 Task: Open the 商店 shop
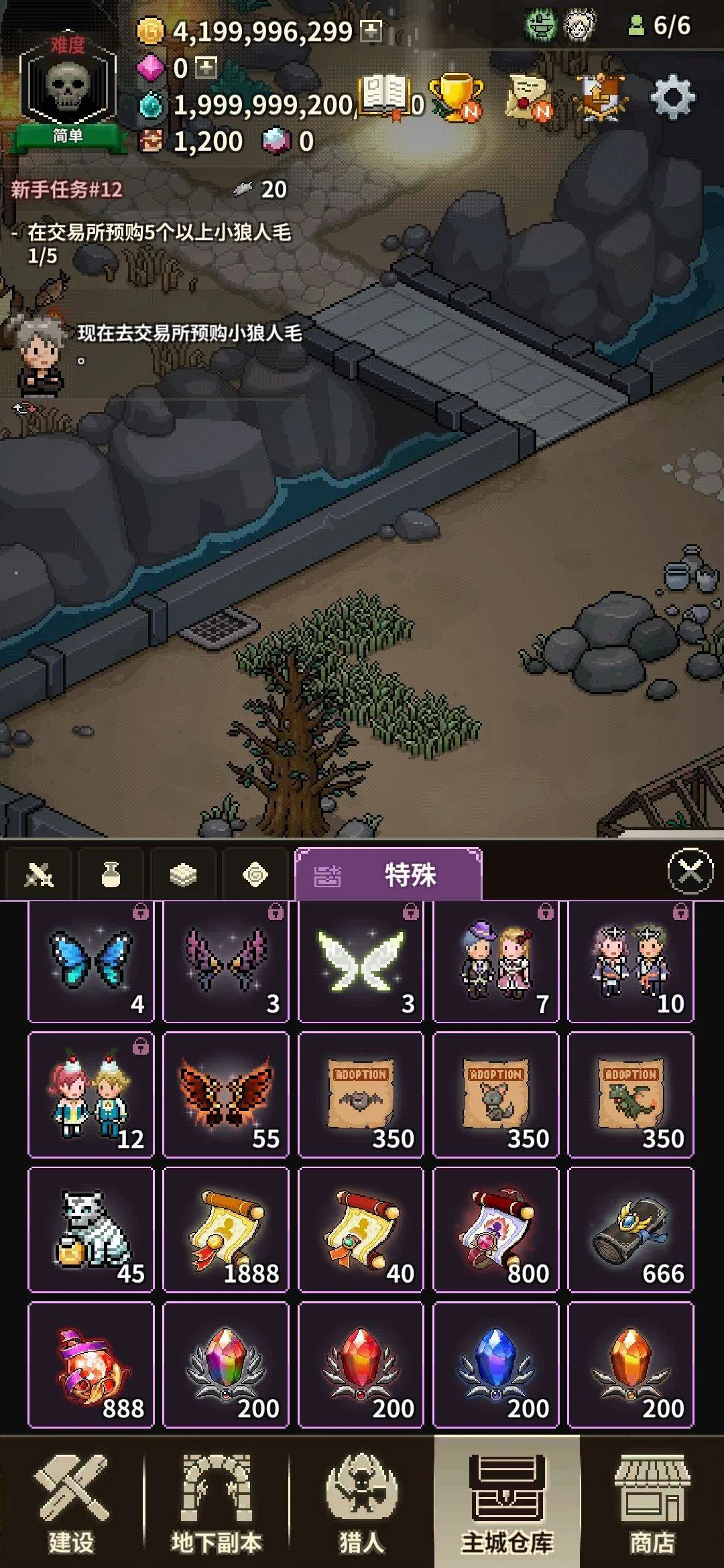tap(651, 1502)
